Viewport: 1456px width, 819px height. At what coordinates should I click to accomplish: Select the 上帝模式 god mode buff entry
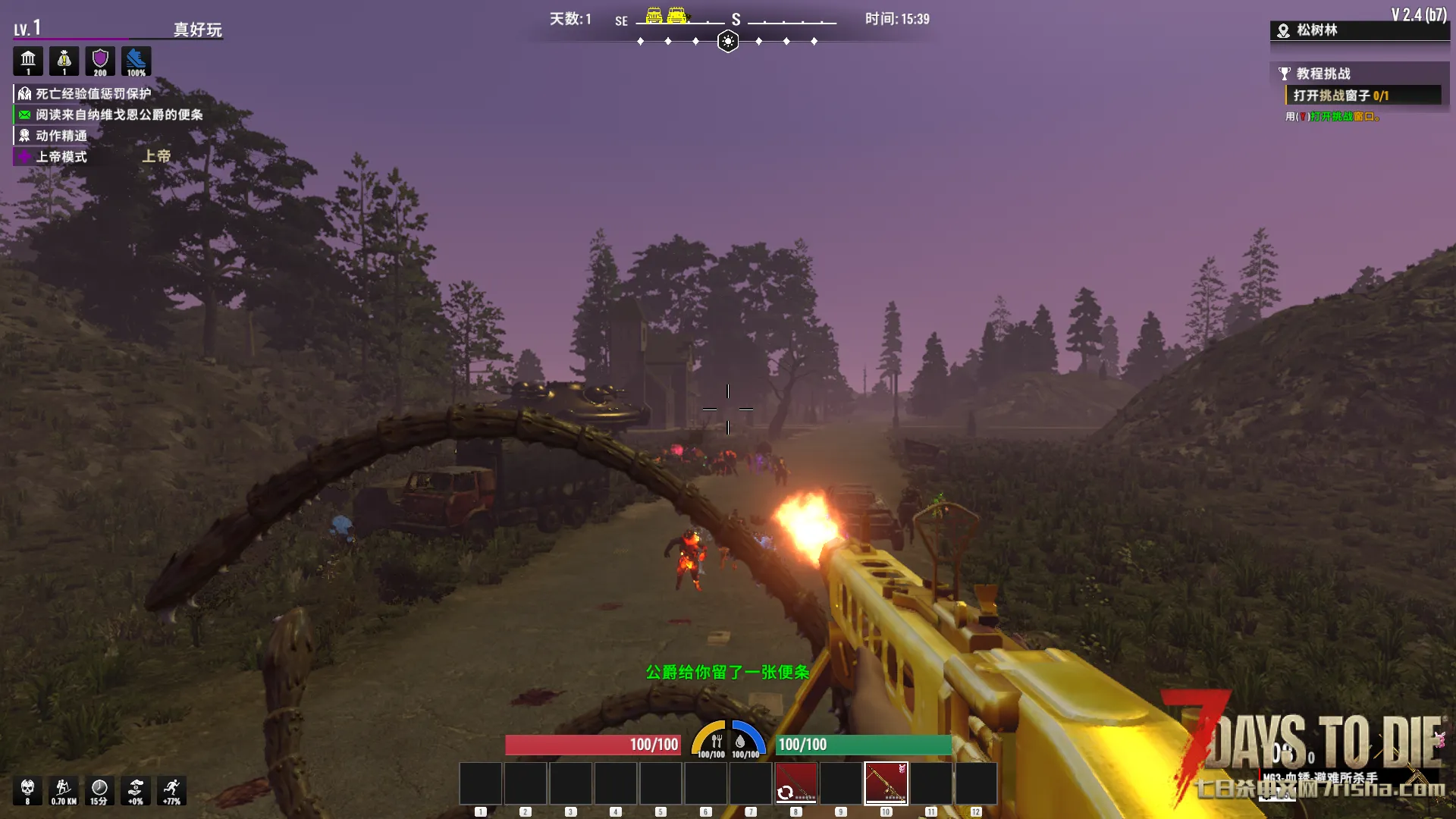(61, 157)
